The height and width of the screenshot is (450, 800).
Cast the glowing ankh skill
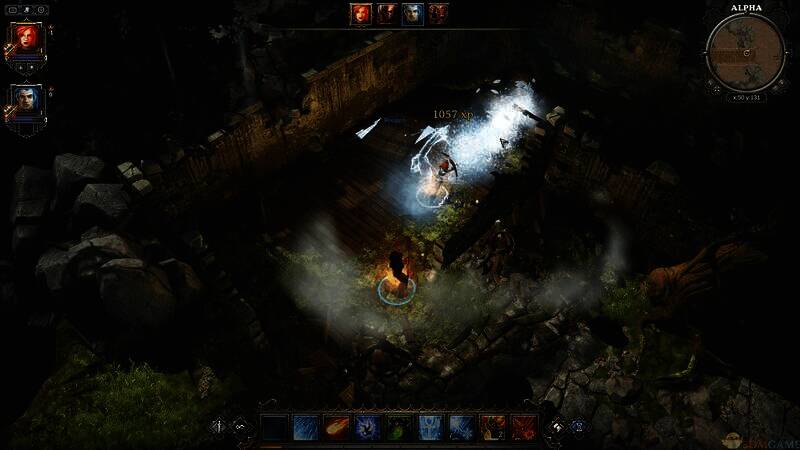[431, 429]
